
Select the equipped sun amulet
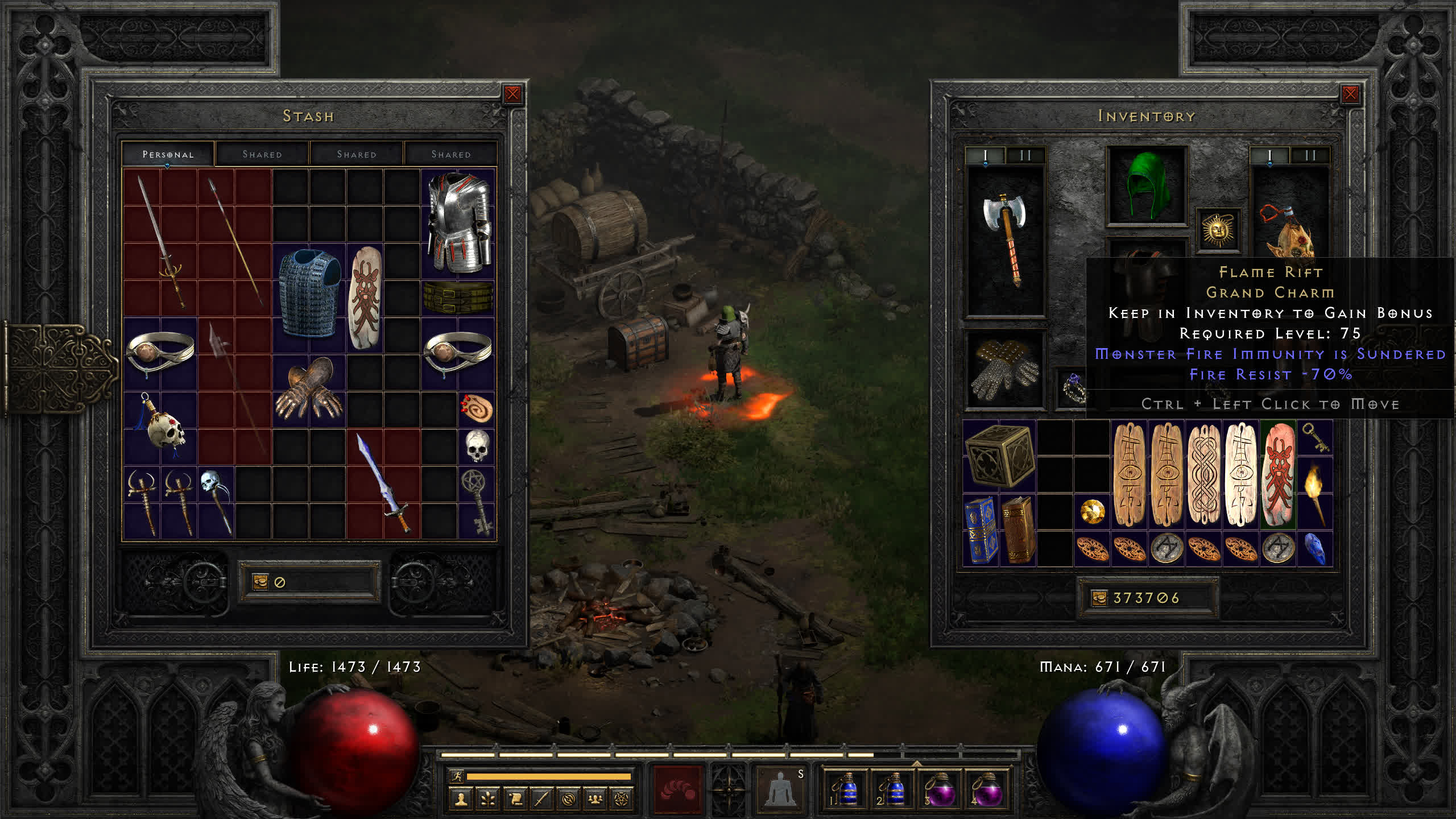click(1218, 230)
